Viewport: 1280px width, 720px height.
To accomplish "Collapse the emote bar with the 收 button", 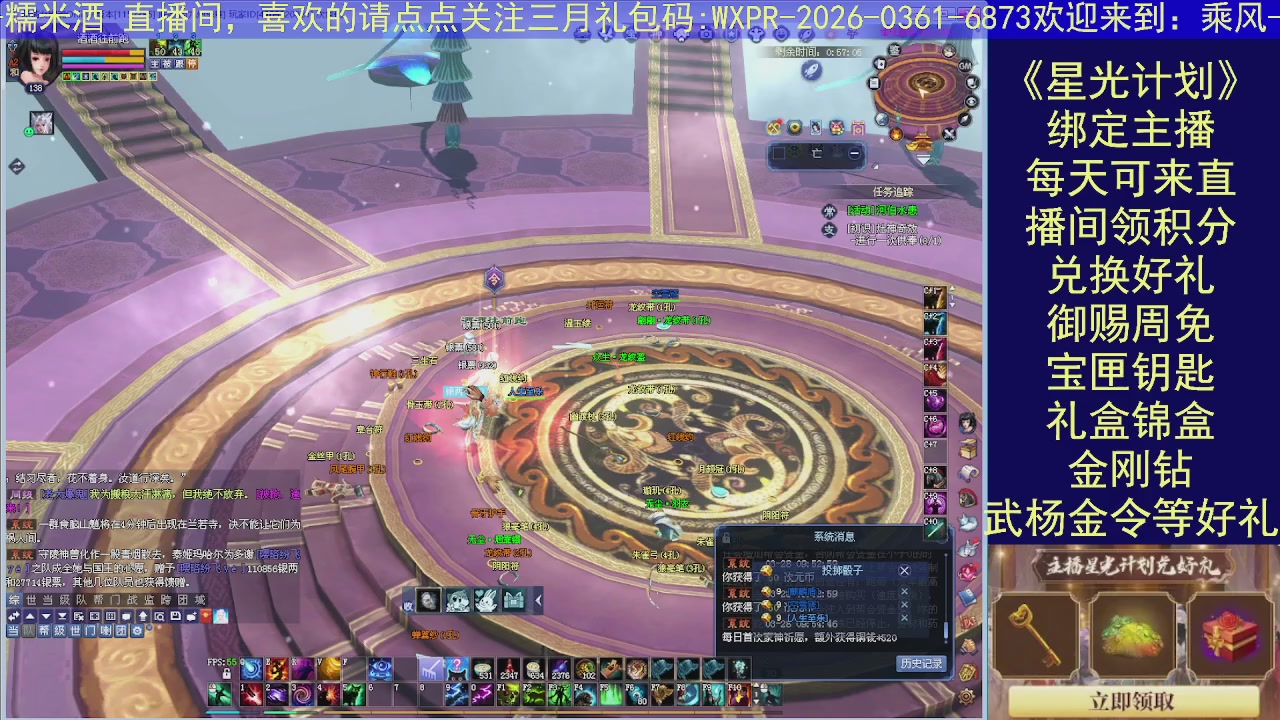I will point(408,606).
